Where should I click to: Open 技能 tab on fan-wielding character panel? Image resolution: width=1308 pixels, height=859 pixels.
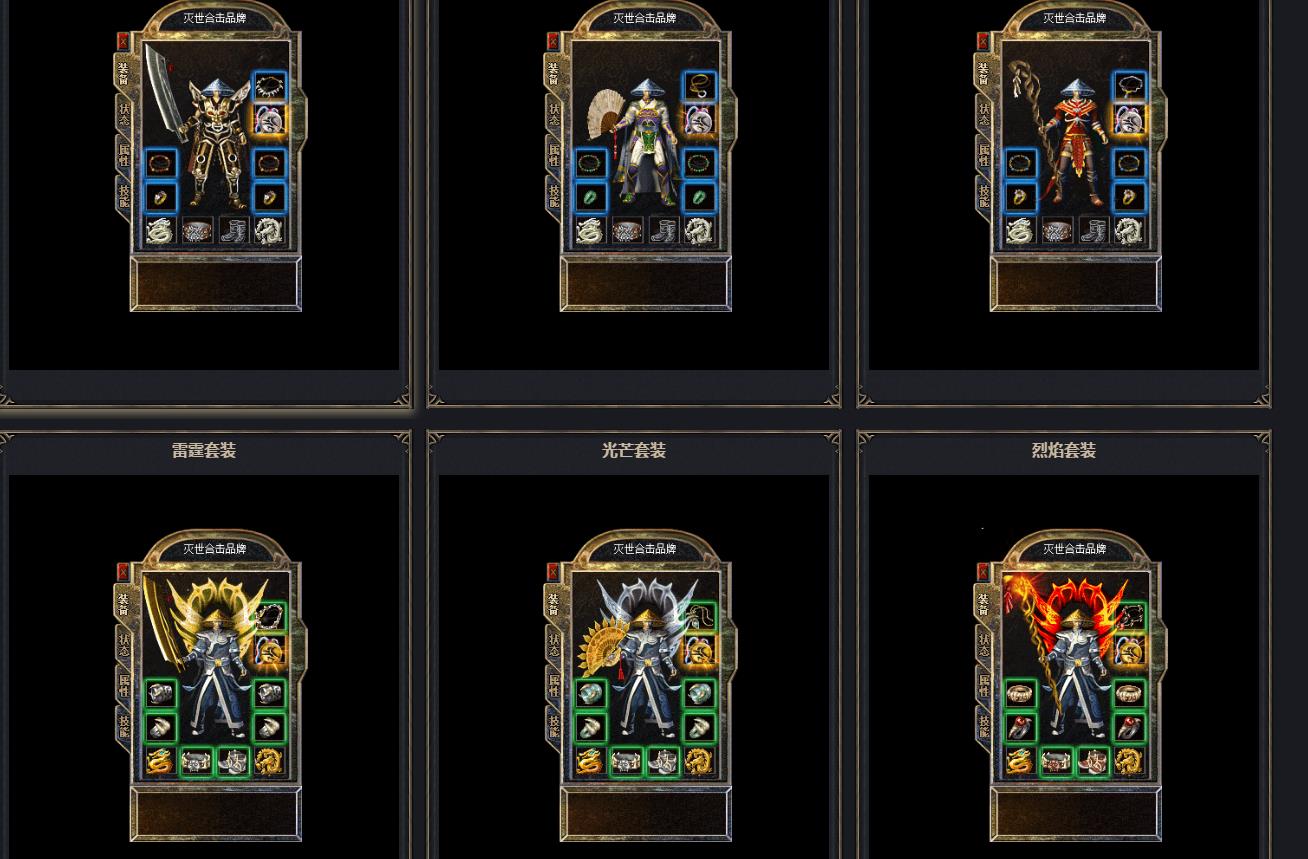click(554, 196)
